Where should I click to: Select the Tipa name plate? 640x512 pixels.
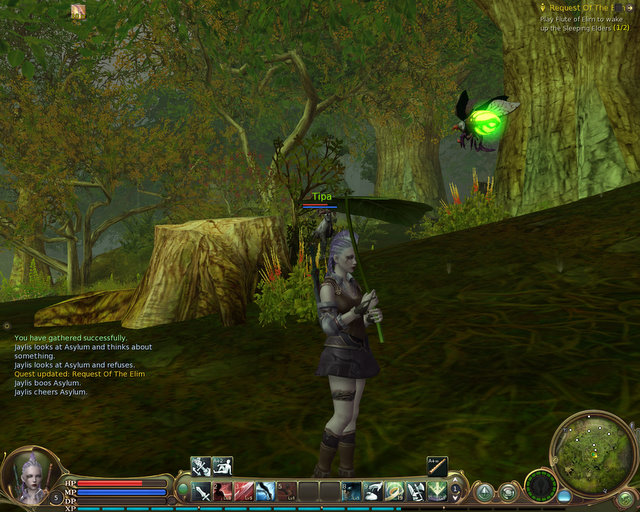click(x=321, y=197)
